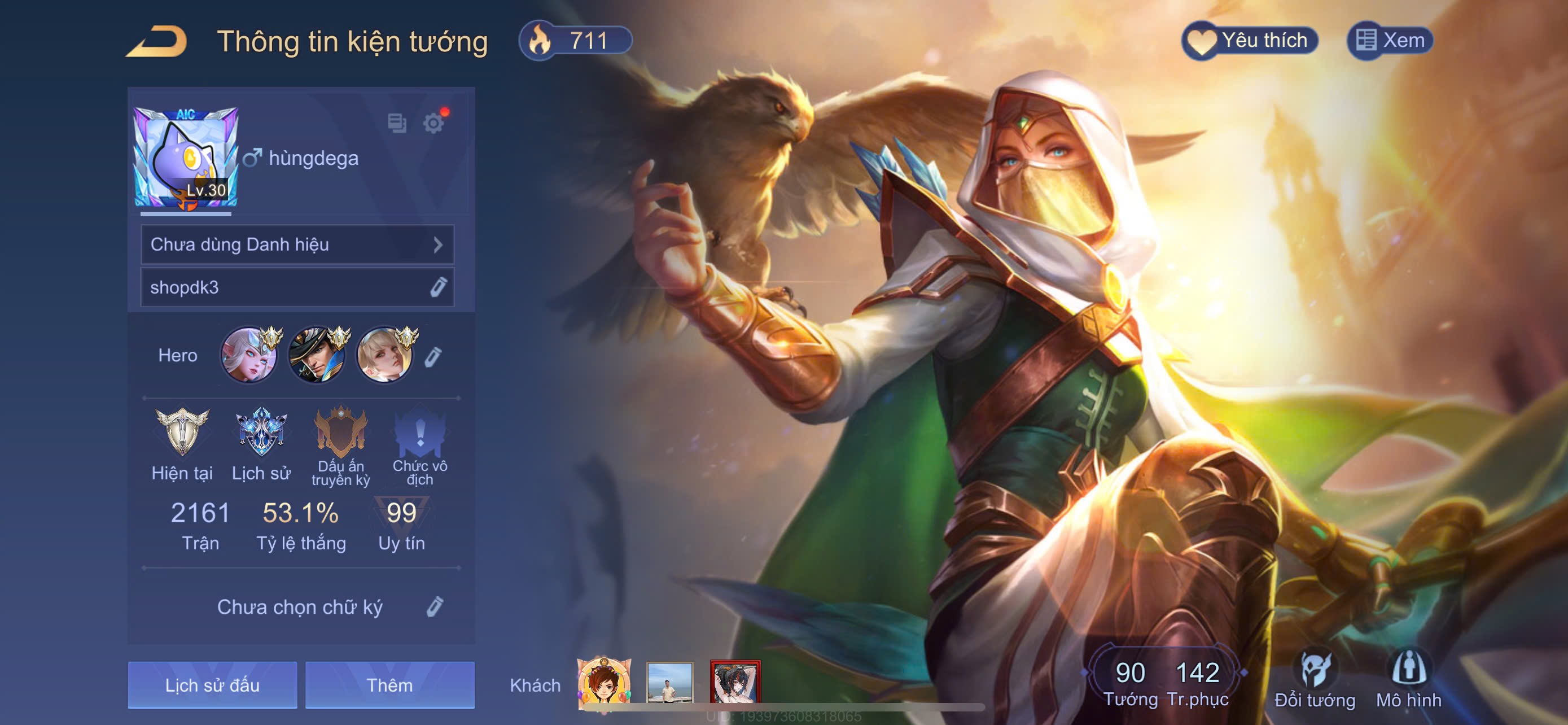Open the Lịch sử đấu match history
Image resolution: width=1568 pixels, height=725 pixels.
pos(212,685)
